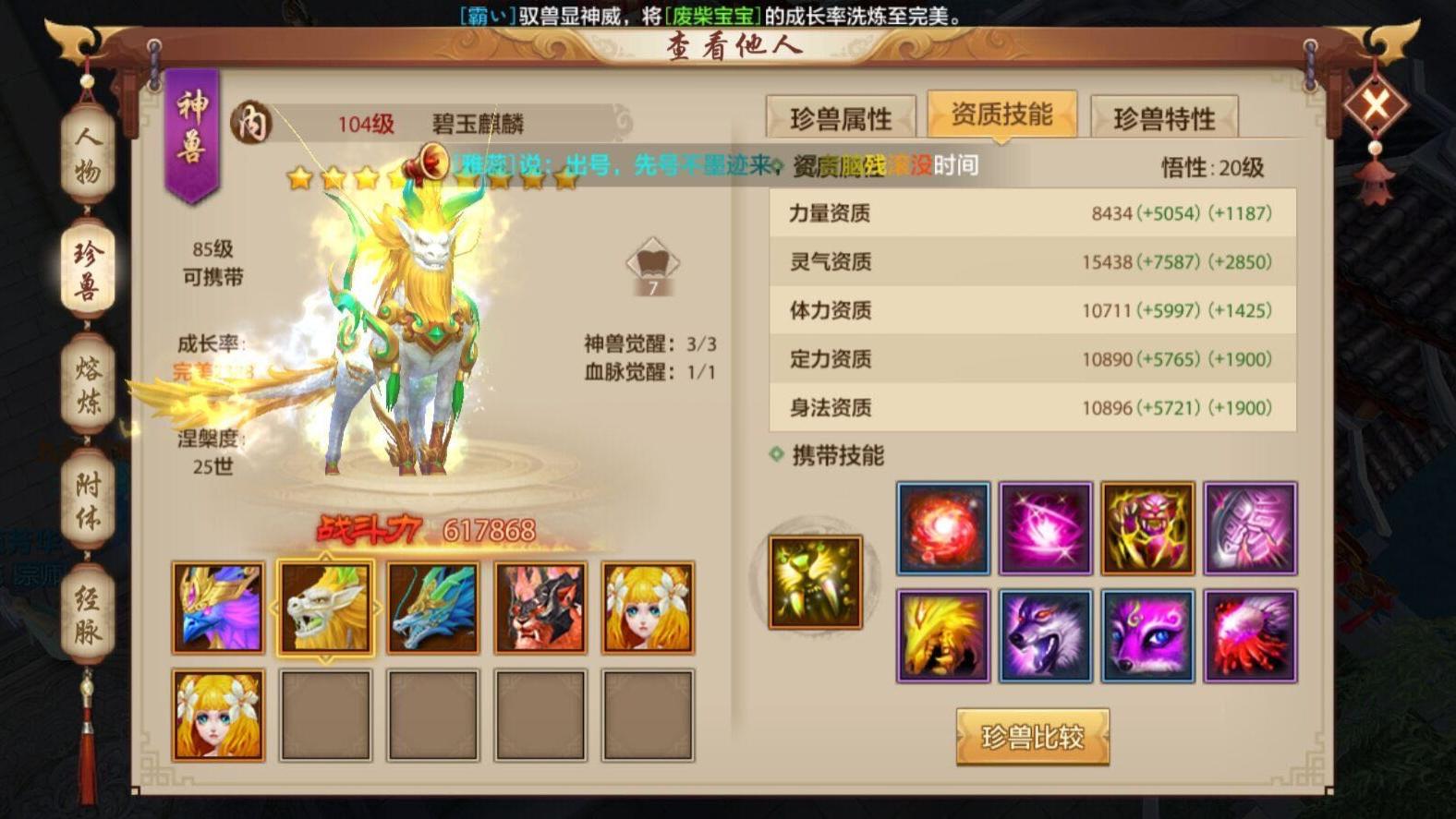Open the red phoenix burst skill icon
This screenshot has width=1456, height=819.
1251,635
